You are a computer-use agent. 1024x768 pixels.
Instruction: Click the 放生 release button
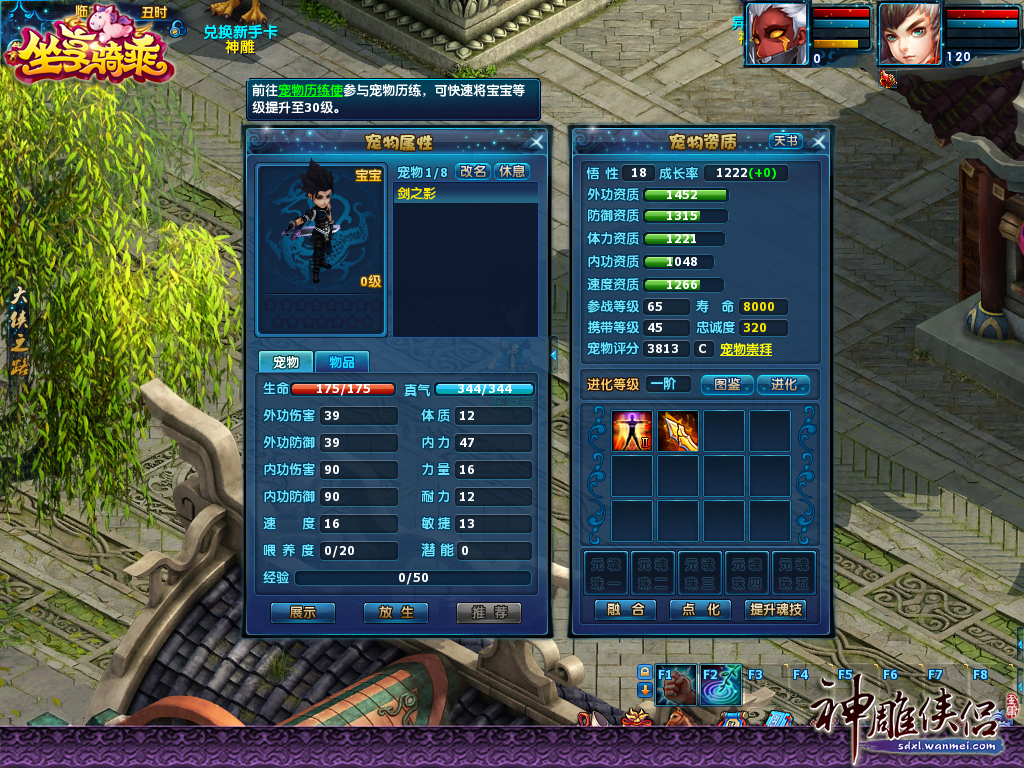tap(396, 612)
